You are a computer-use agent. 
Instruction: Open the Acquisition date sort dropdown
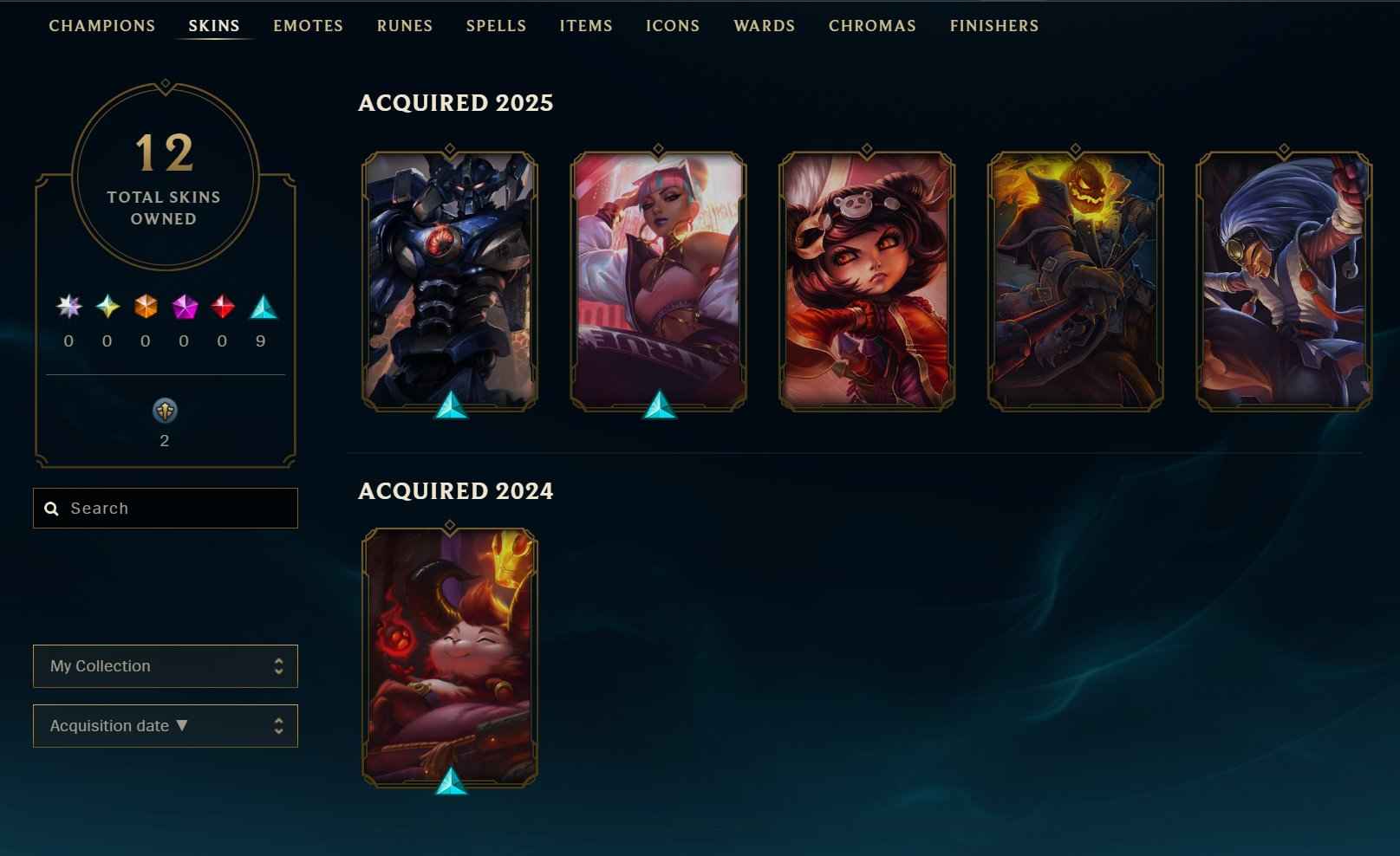click(x=165, y=725)
